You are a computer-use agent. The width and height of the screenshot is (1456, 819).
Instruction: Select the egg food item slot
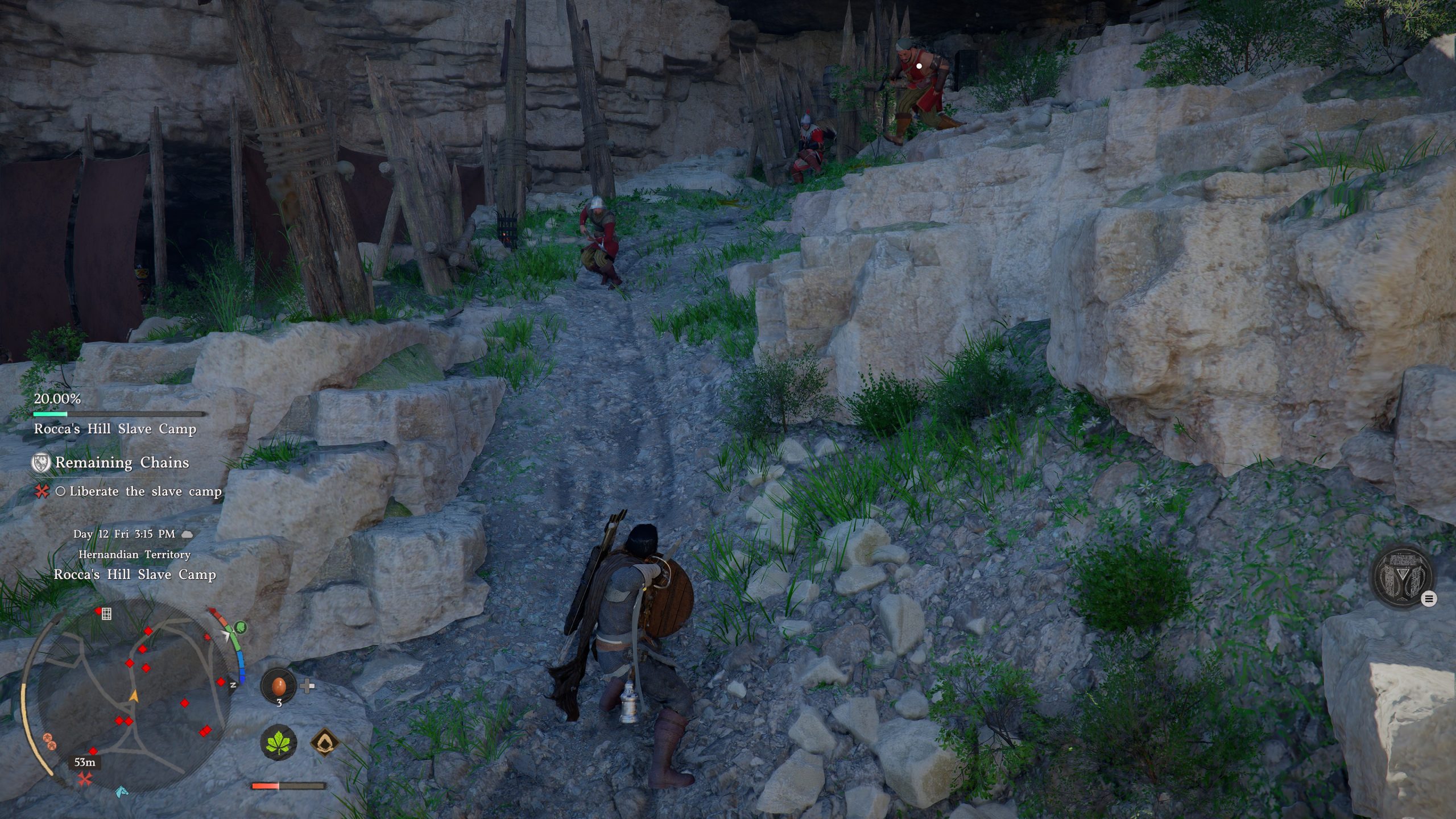tap(278, 686)
